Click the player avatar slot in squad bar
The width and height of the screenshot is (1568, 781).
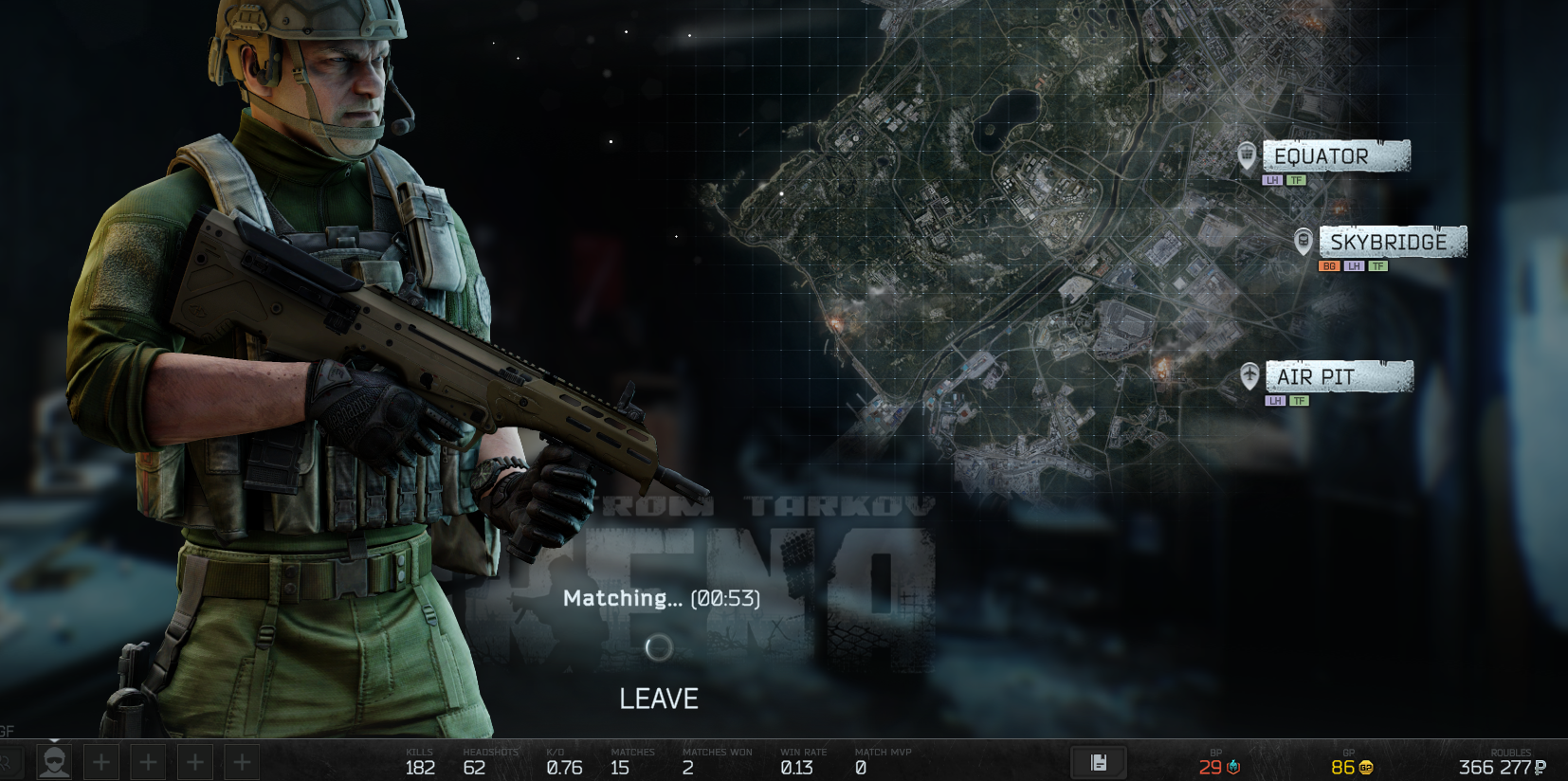point(54,762)
